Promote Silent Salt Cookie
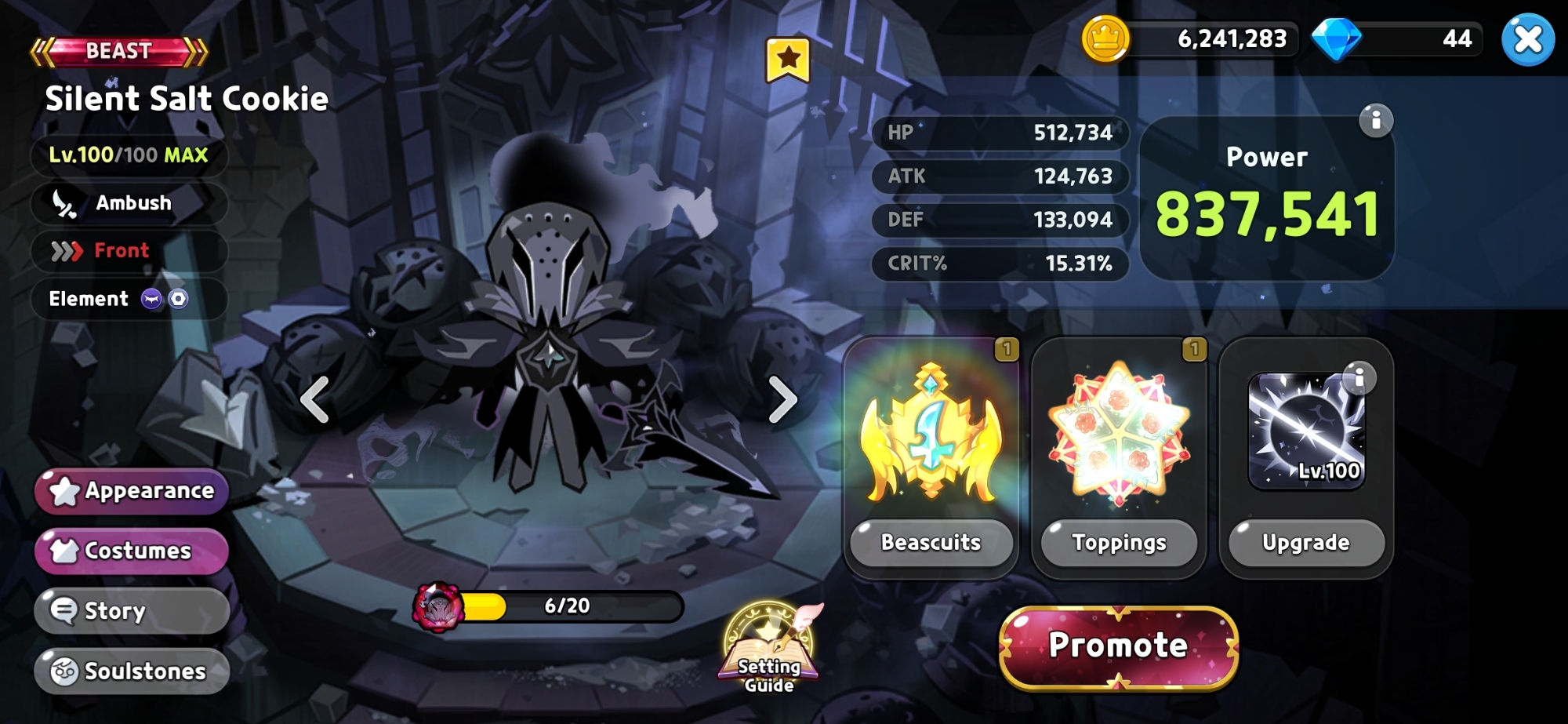The width and height of the screenshot is (1568, 724). [x=1119, y=646]
